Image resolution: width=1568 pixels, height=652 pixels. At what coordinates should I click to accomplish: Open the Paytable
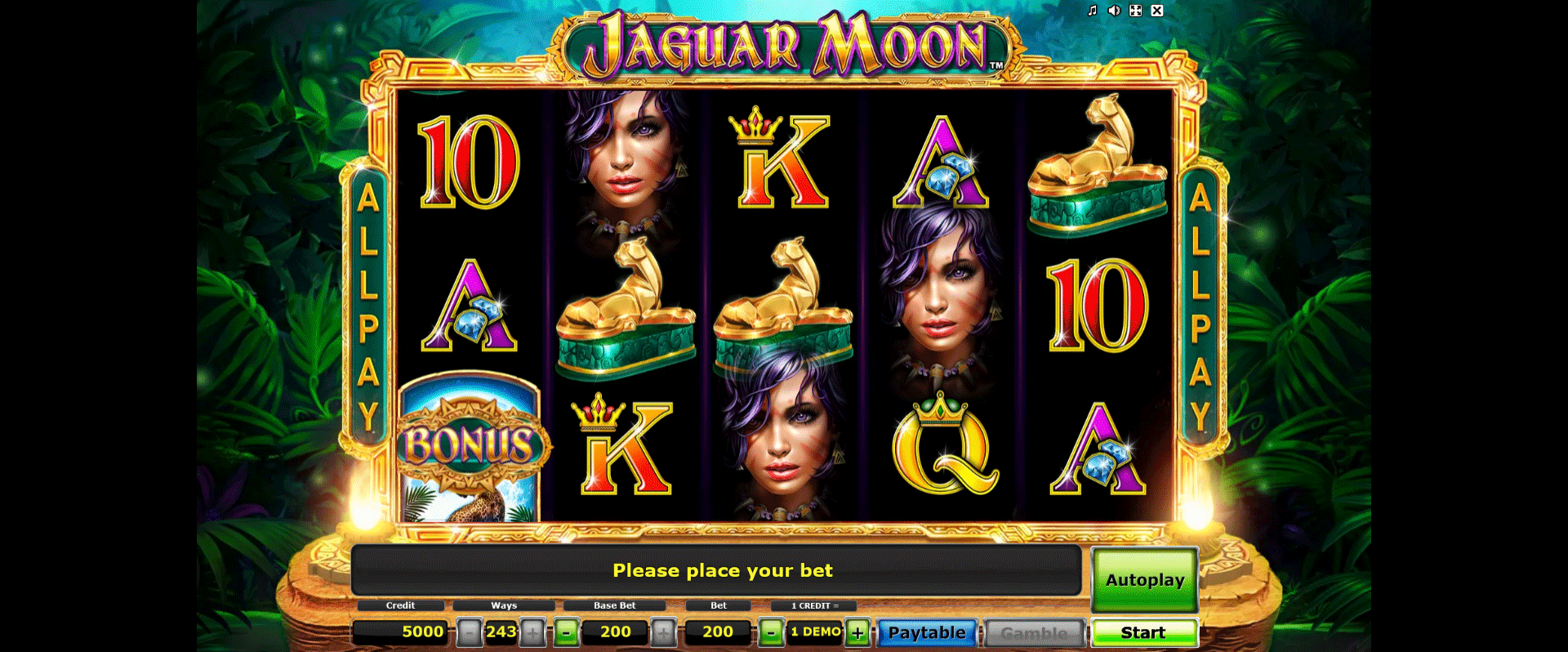click(x=927, y=632)
